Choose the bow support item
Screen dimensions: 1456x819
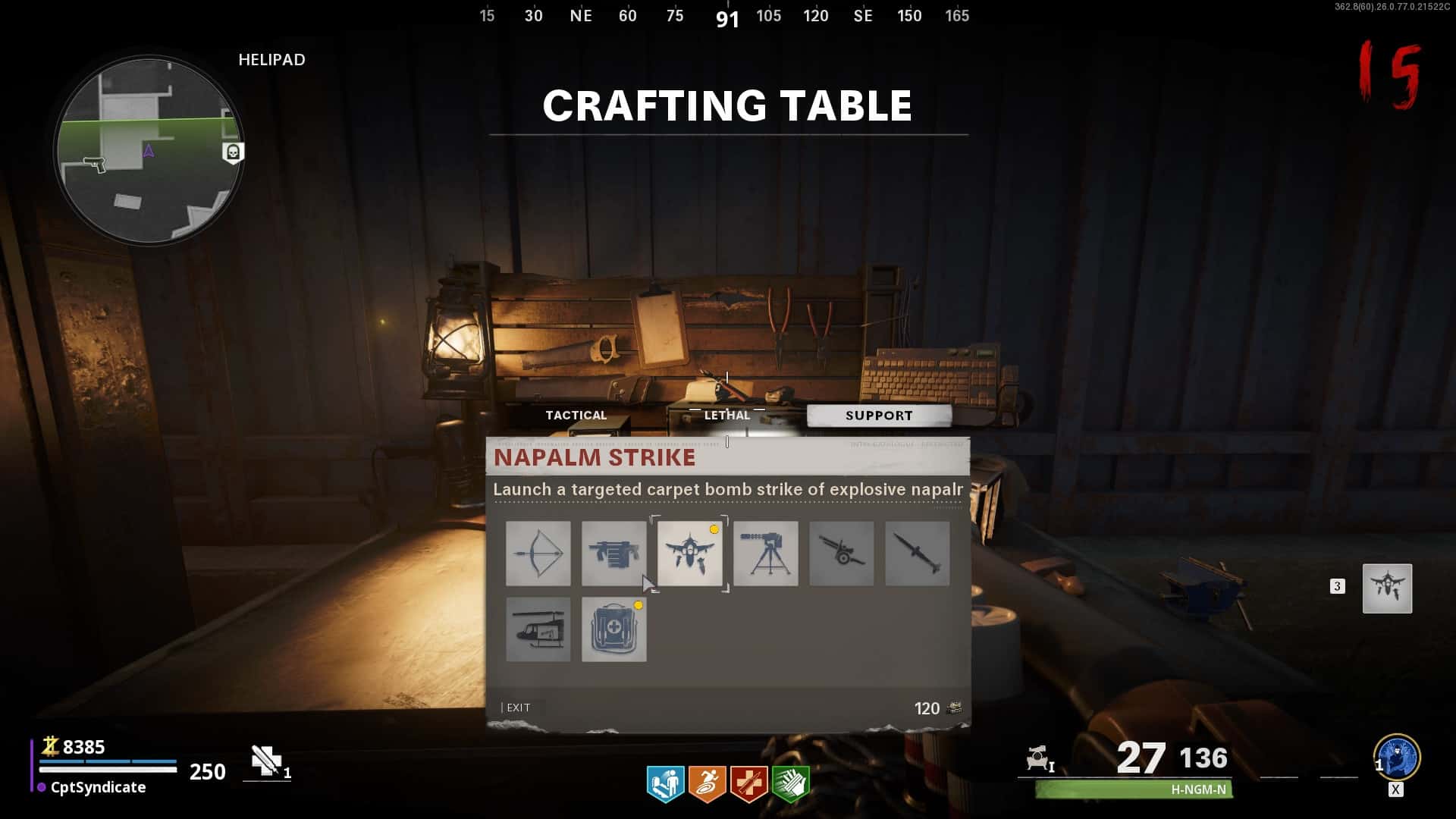coord(538,554)
